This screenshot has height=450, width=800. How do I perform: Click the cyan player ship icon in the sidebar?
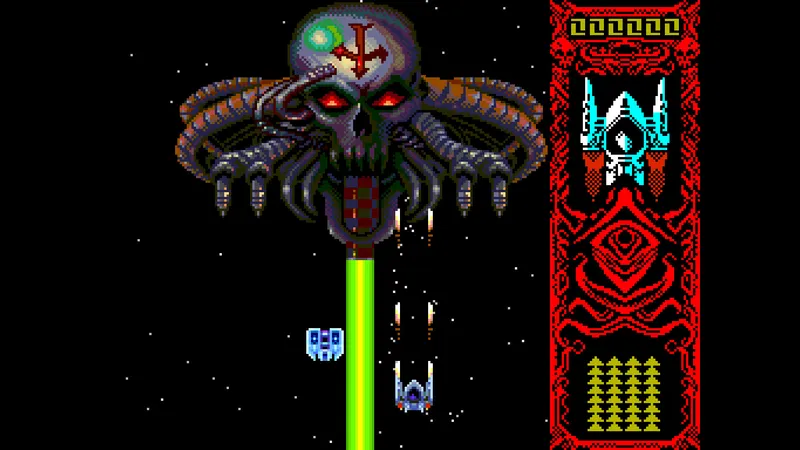point(625,132)
